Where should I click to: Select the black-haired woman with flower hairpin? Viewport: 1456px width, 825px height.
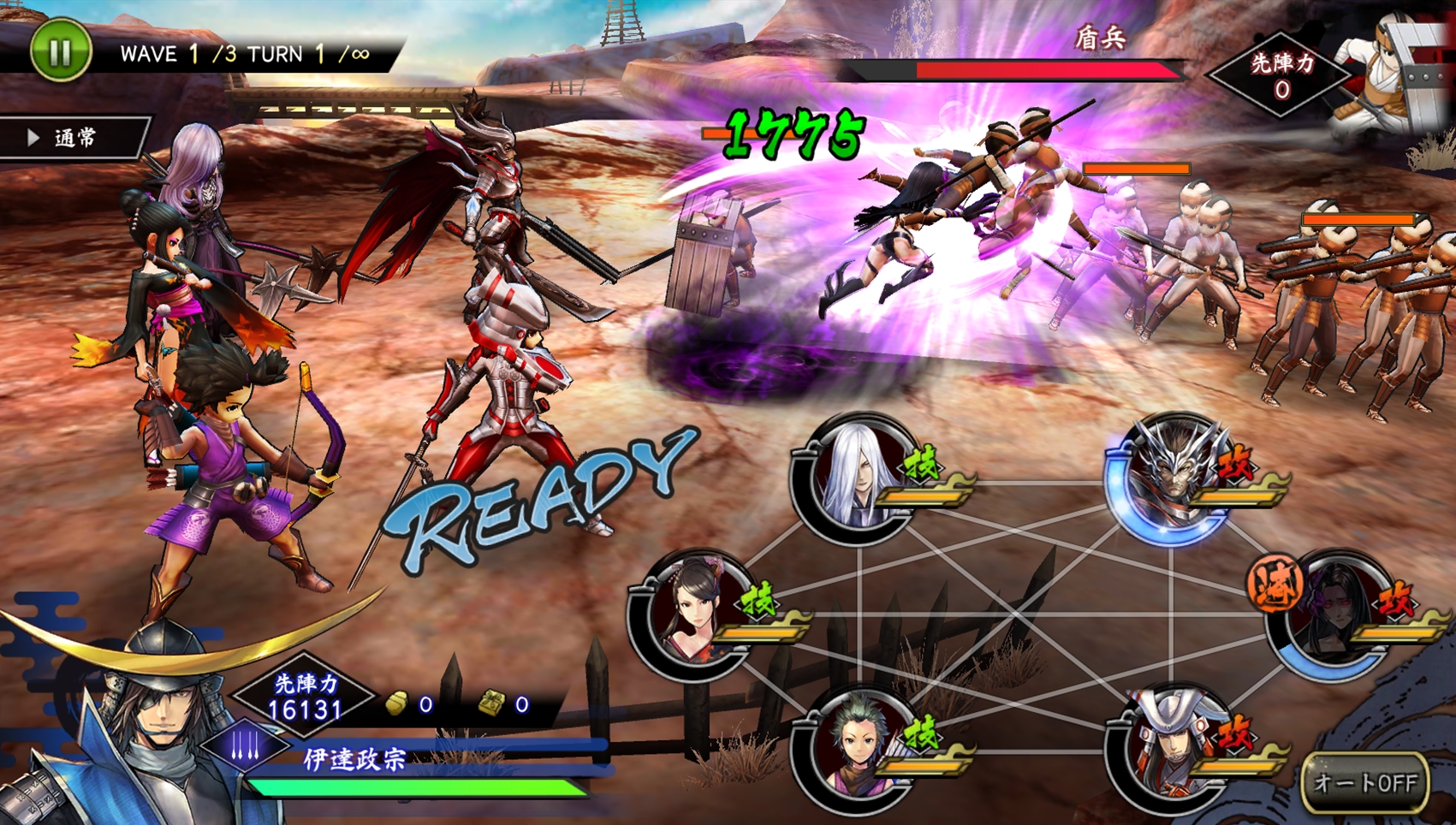pos(693,614)
